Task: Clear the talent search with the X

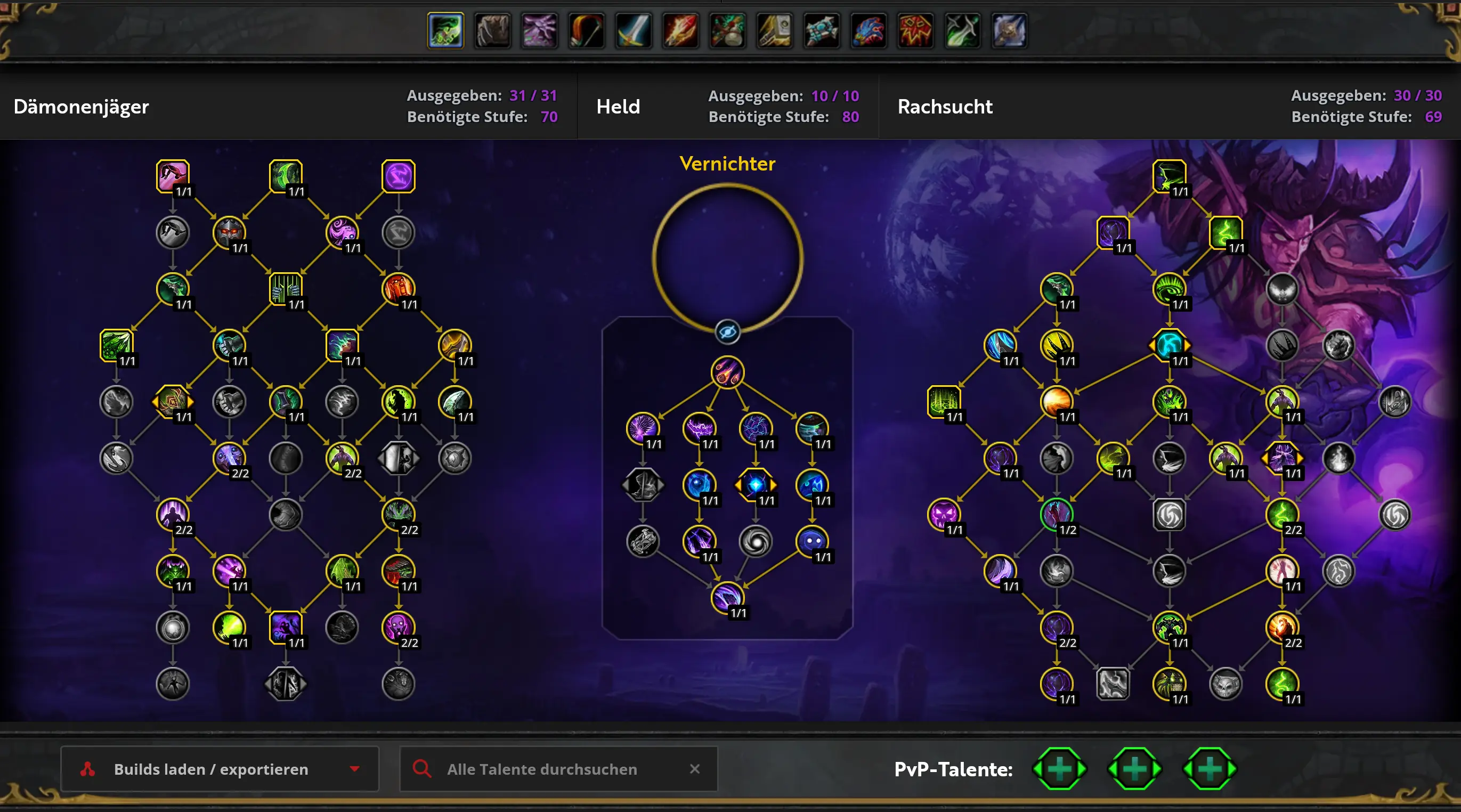Action: click(x=695, y=769)
